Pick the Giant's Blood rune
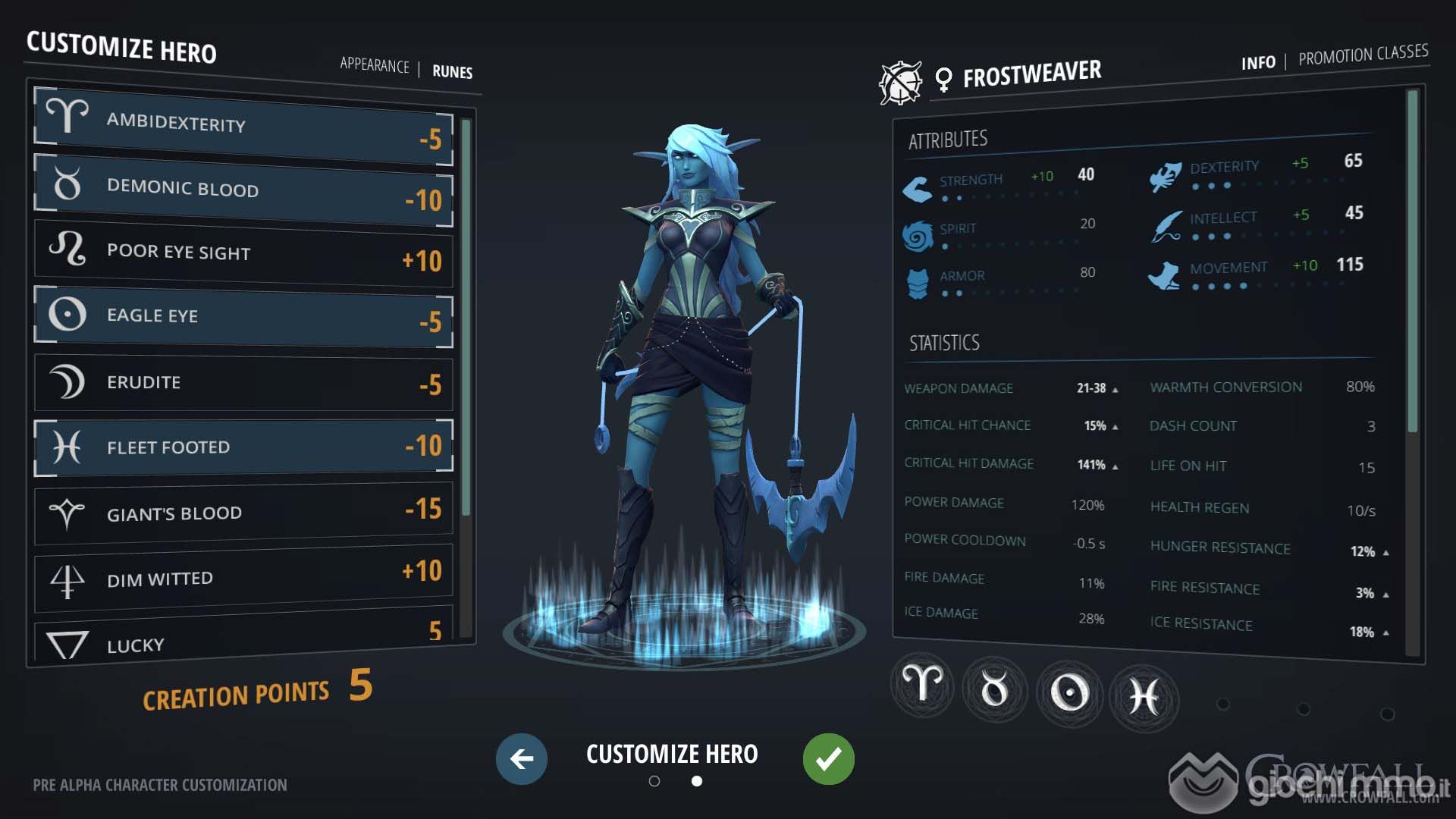1456x819 pixels. 243,512
